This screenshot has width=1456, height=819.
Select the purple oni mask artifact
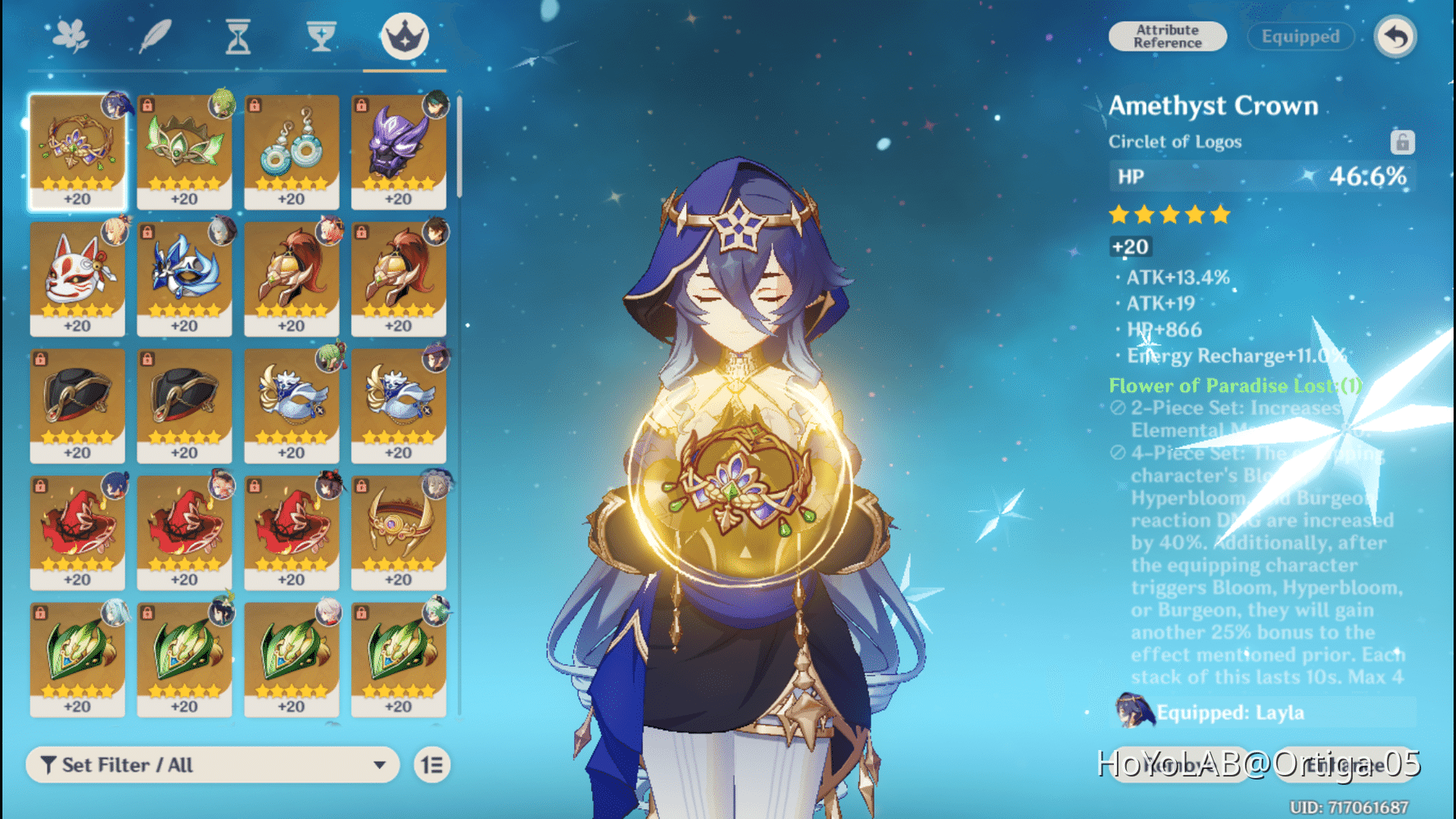pyautogui.click(x=399, y=147)
